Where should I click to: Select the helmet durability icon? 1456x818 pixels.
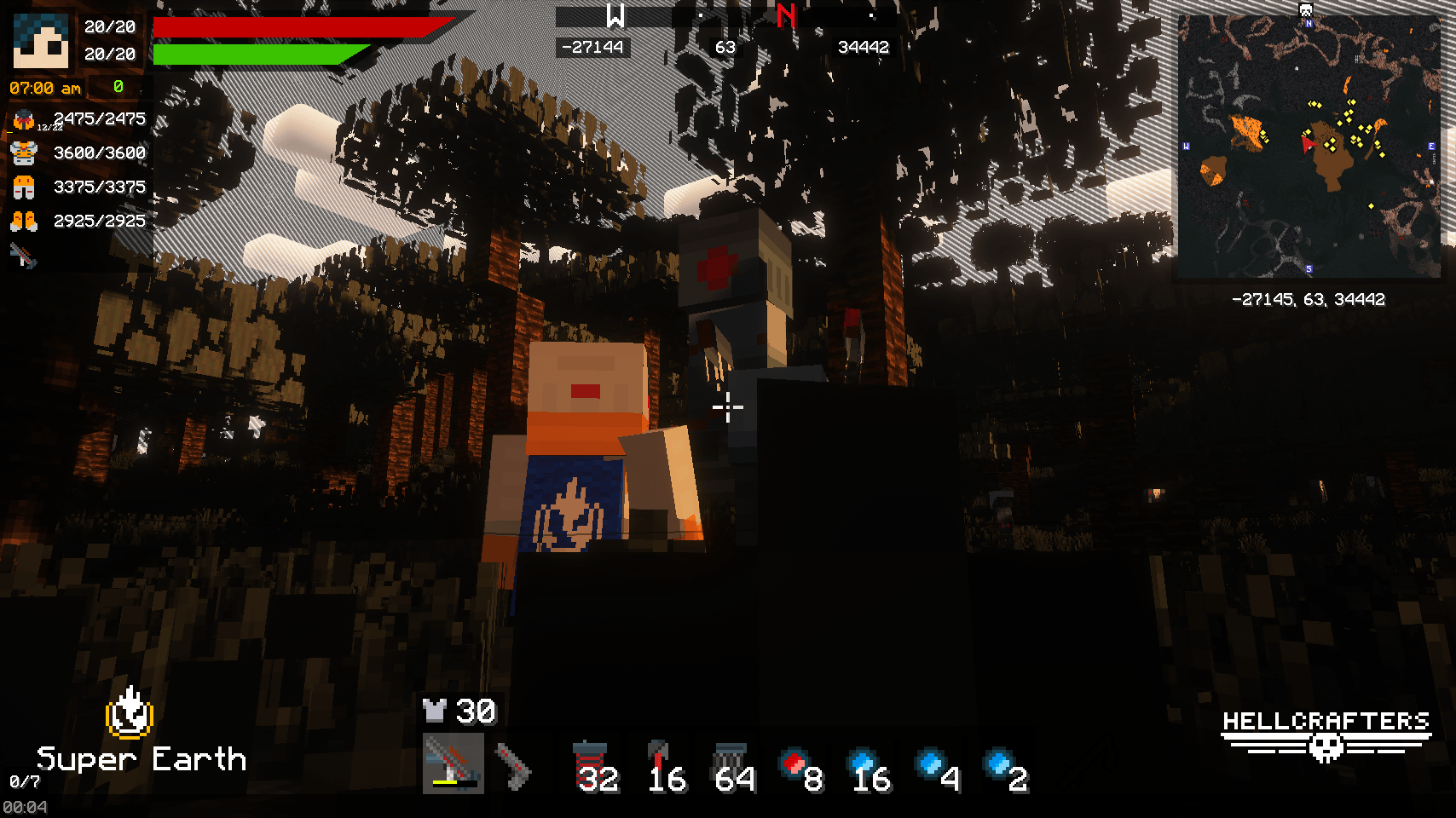(24, 118)
